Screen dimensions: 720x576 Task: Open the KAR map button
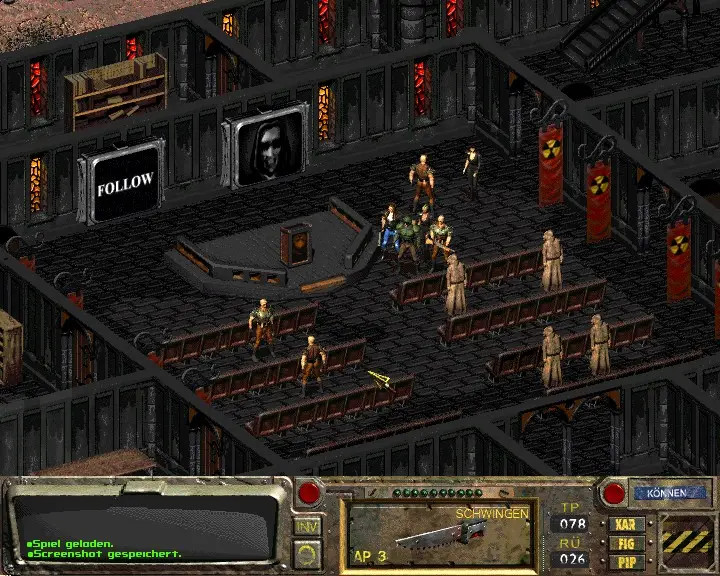[626, 522]
